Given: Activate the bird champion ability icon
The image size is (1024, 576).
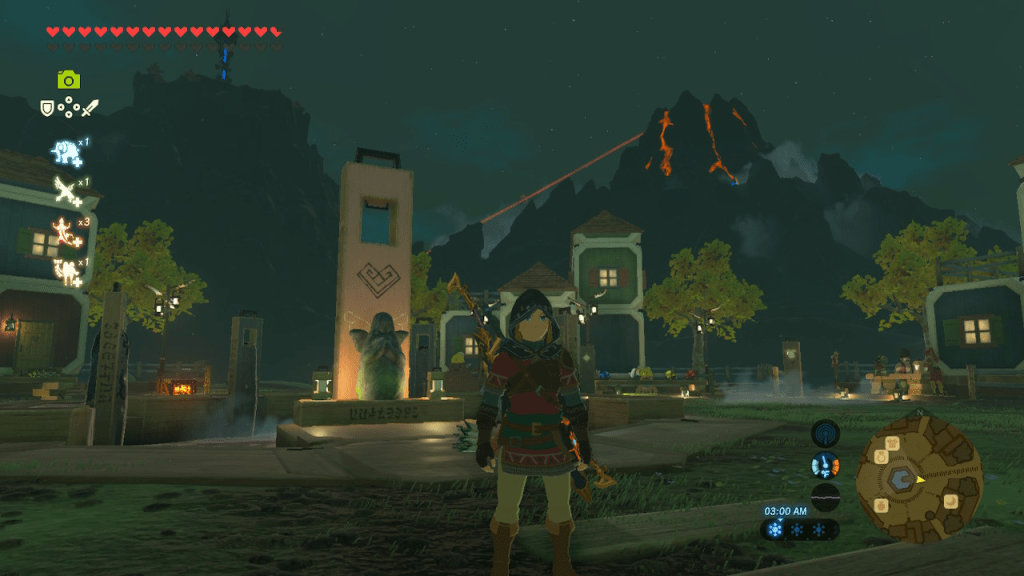Looking at the screenshot, I should (x=67, y=190).
